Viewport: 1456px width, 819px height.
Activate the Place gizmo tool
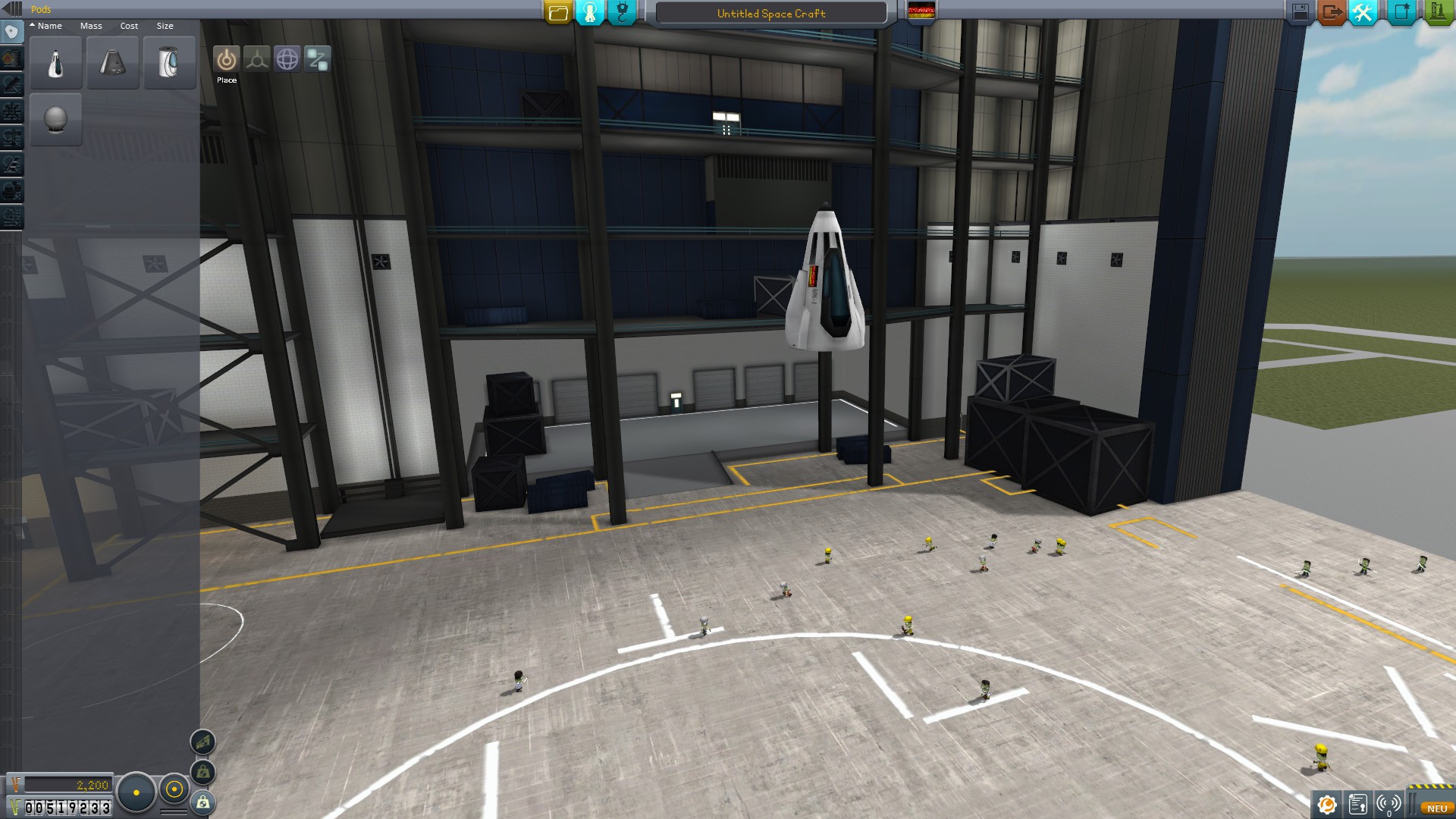[226, 59]
